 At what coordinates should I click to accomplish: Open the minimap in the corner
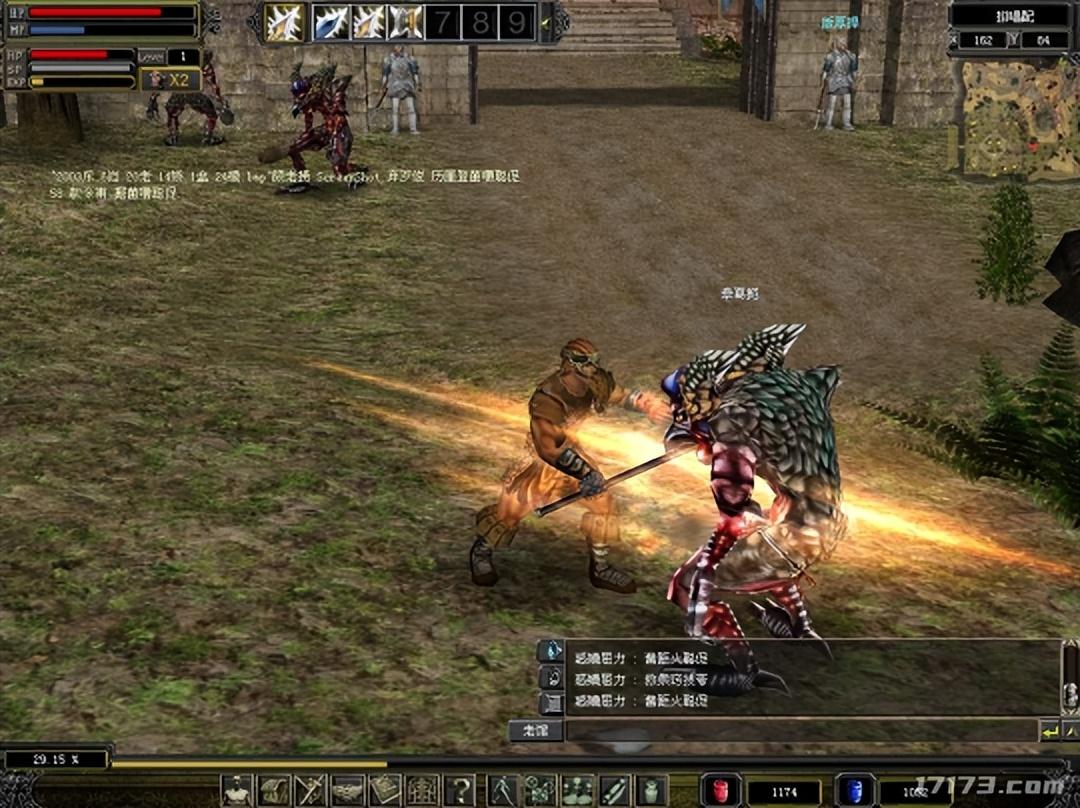(x=1013, y=118)
